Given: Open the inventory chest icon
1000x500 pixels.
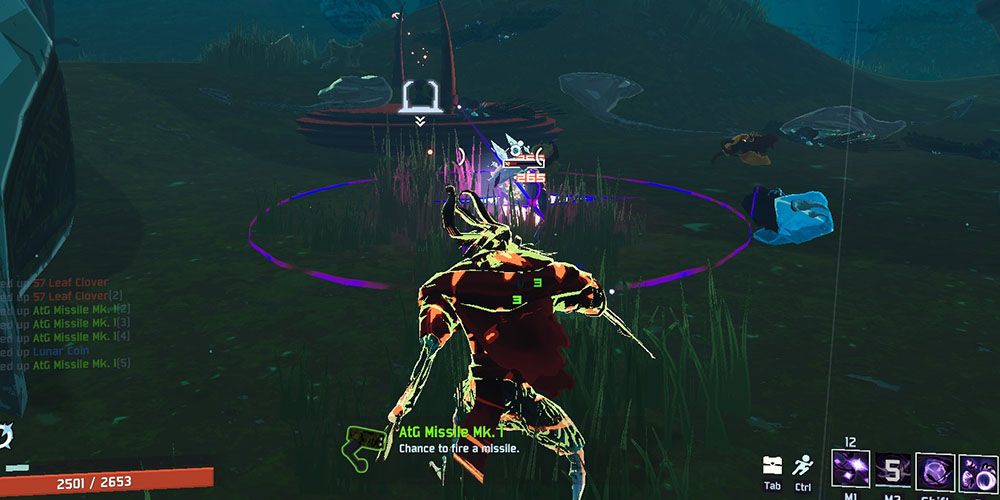Looking at the screenshot, I should 771,466.
